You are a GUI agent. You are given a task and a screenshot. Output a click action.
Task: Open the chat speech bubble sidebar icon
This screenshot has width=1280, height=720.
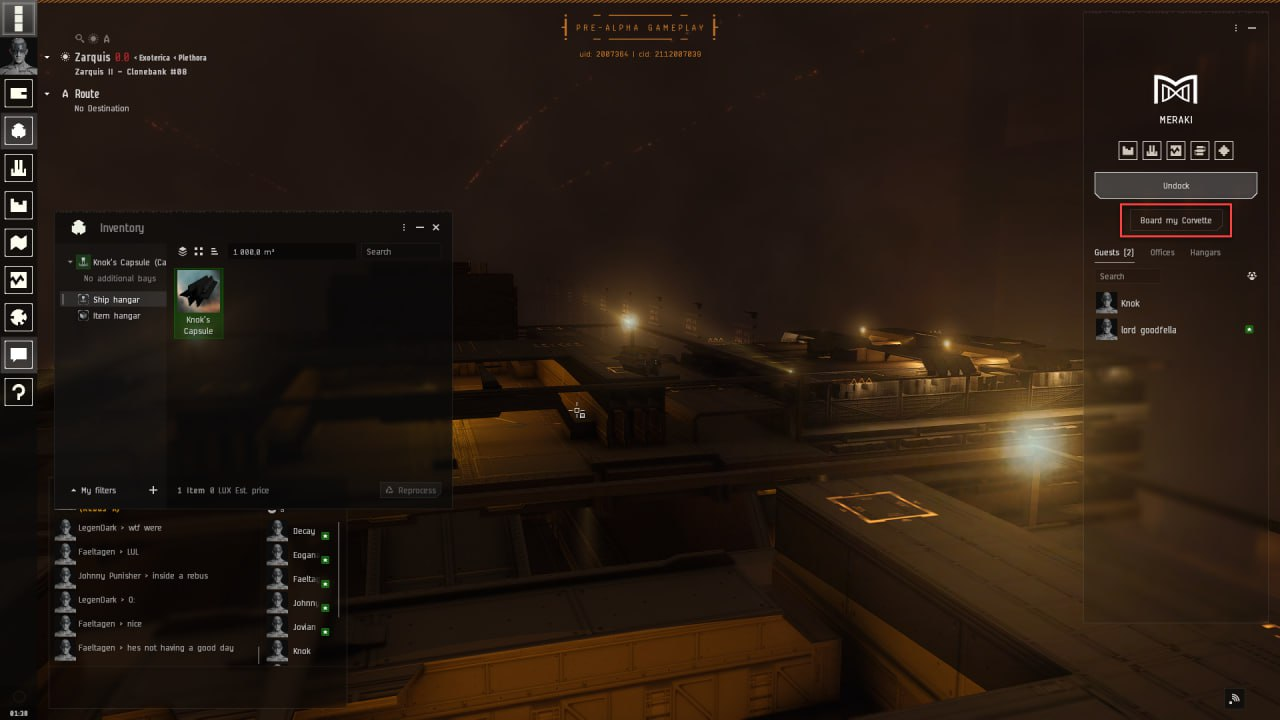19,354
